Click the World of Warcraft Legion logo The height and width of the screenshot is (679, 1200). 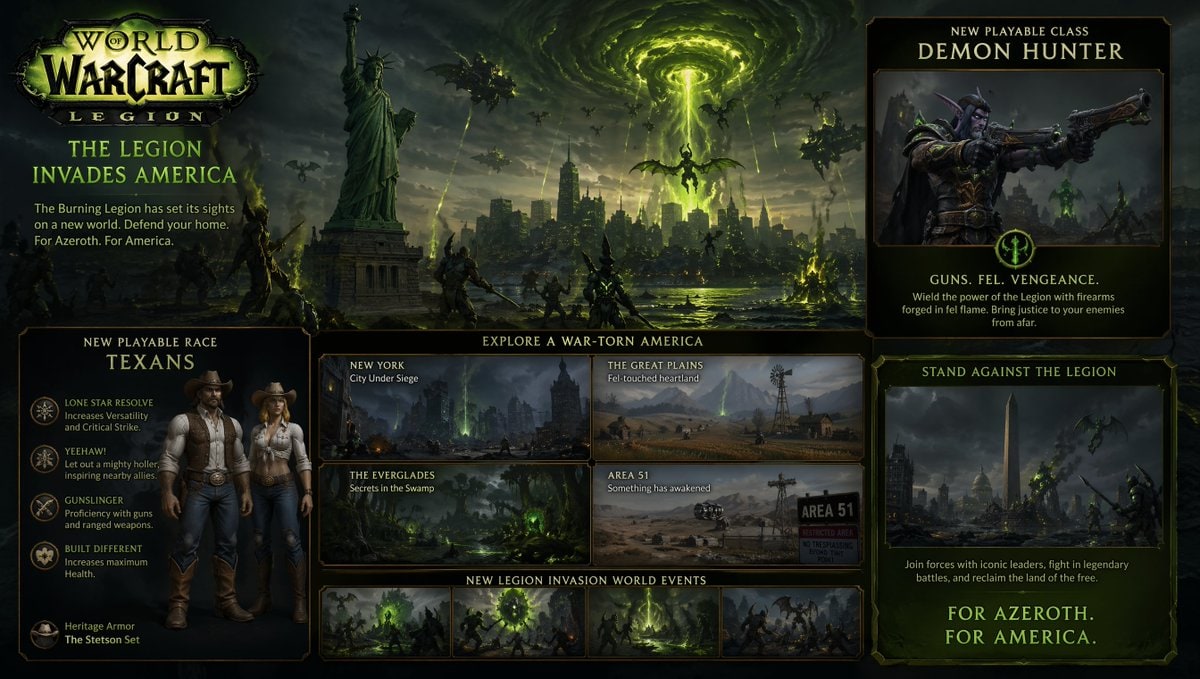tap(138, 75)
